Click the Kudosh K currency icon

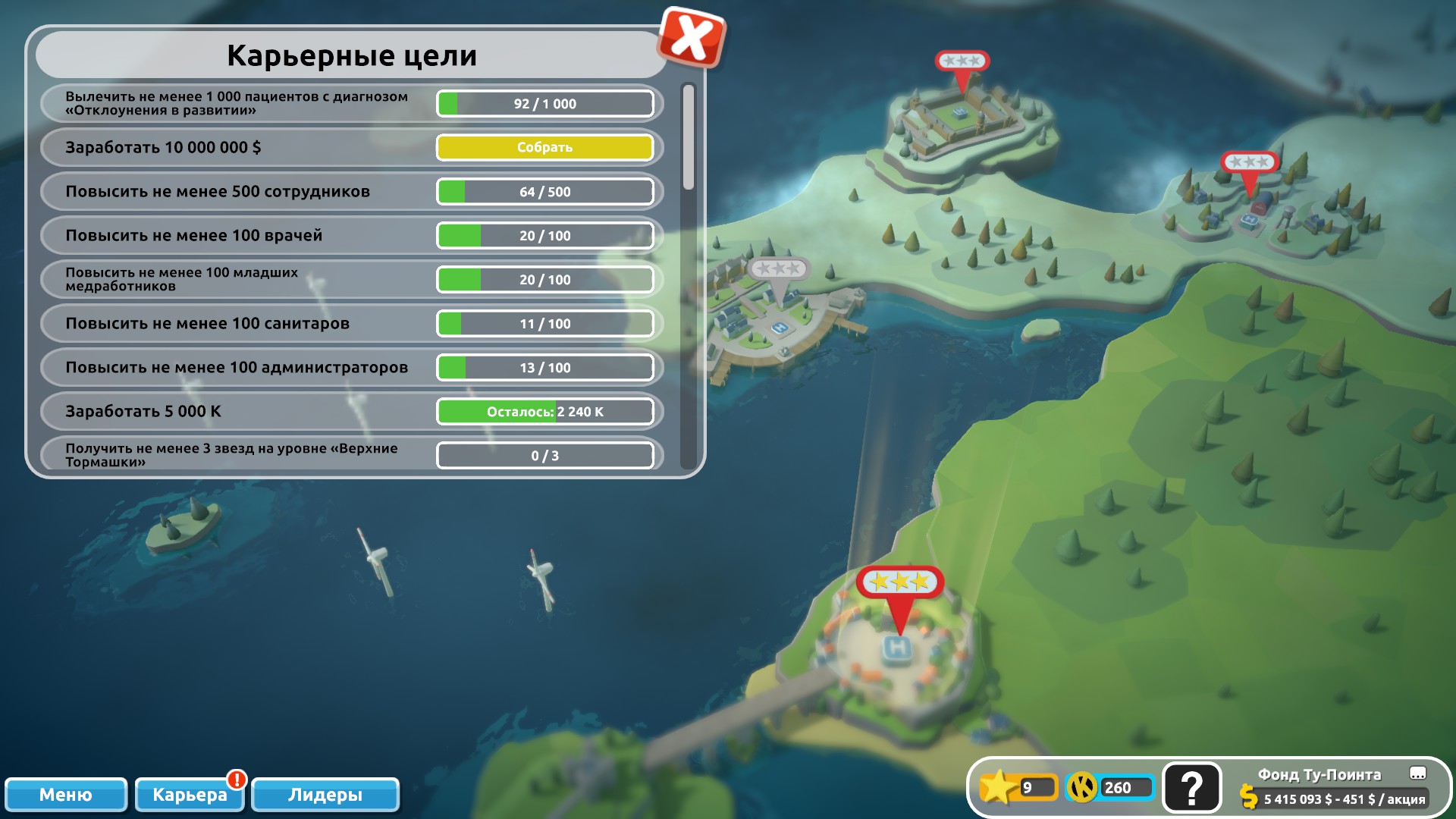coord(1082,787)
